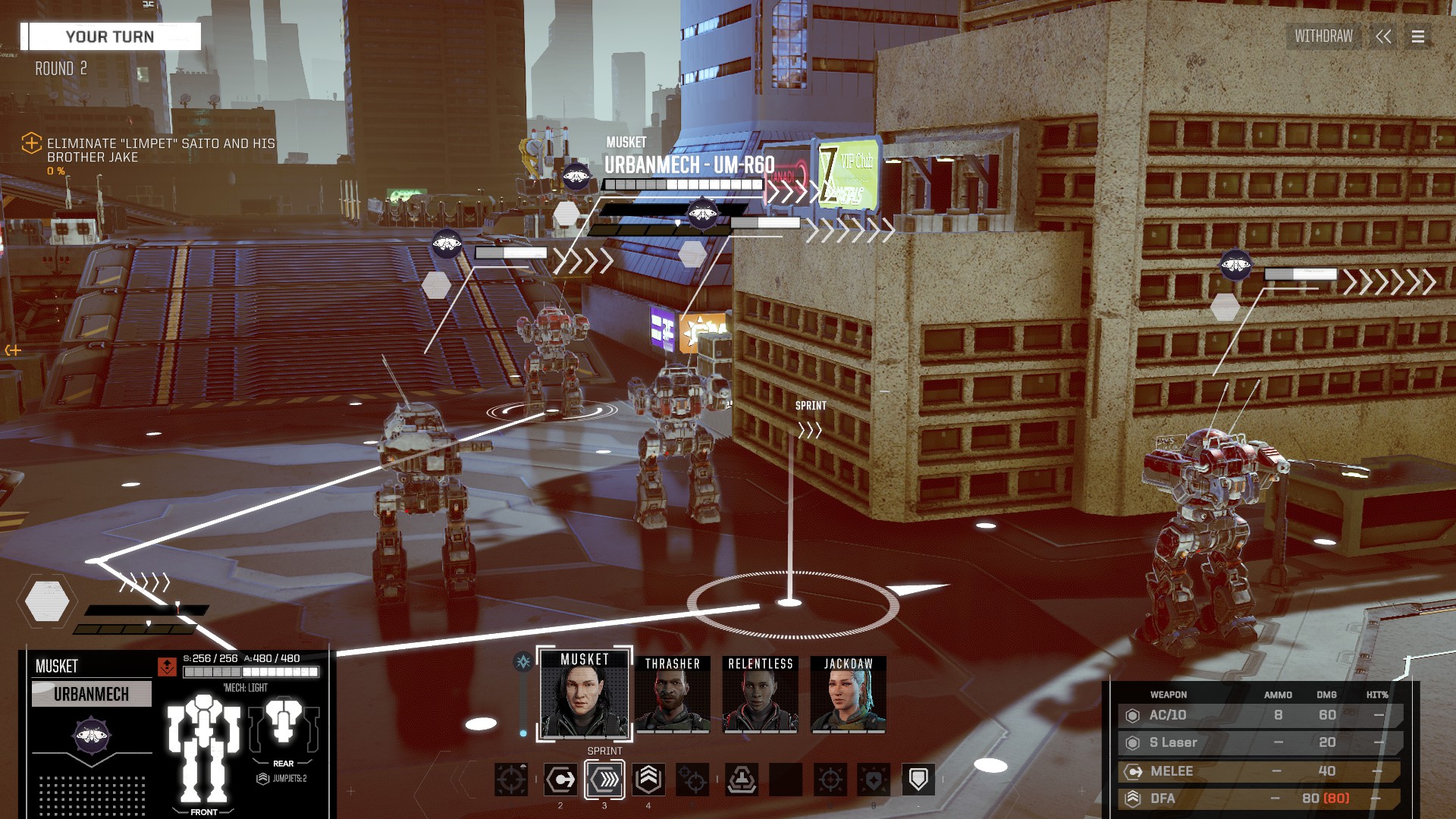The width and height of the screenshot is (1456, 819).
Task: Activate the Jump Jets action icon
Action: point(648,779)
